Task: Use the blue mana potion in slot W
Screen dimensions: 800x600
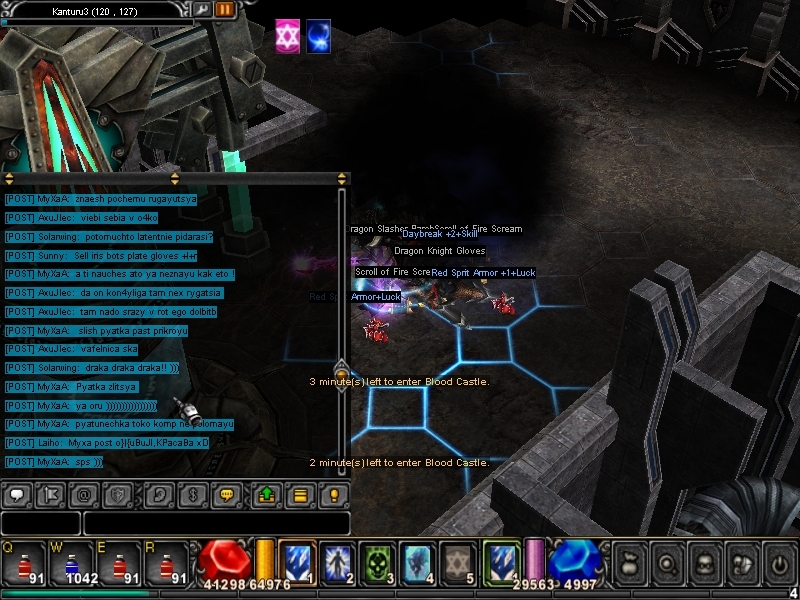Action: pyautogui.click(x=71, y=563)
